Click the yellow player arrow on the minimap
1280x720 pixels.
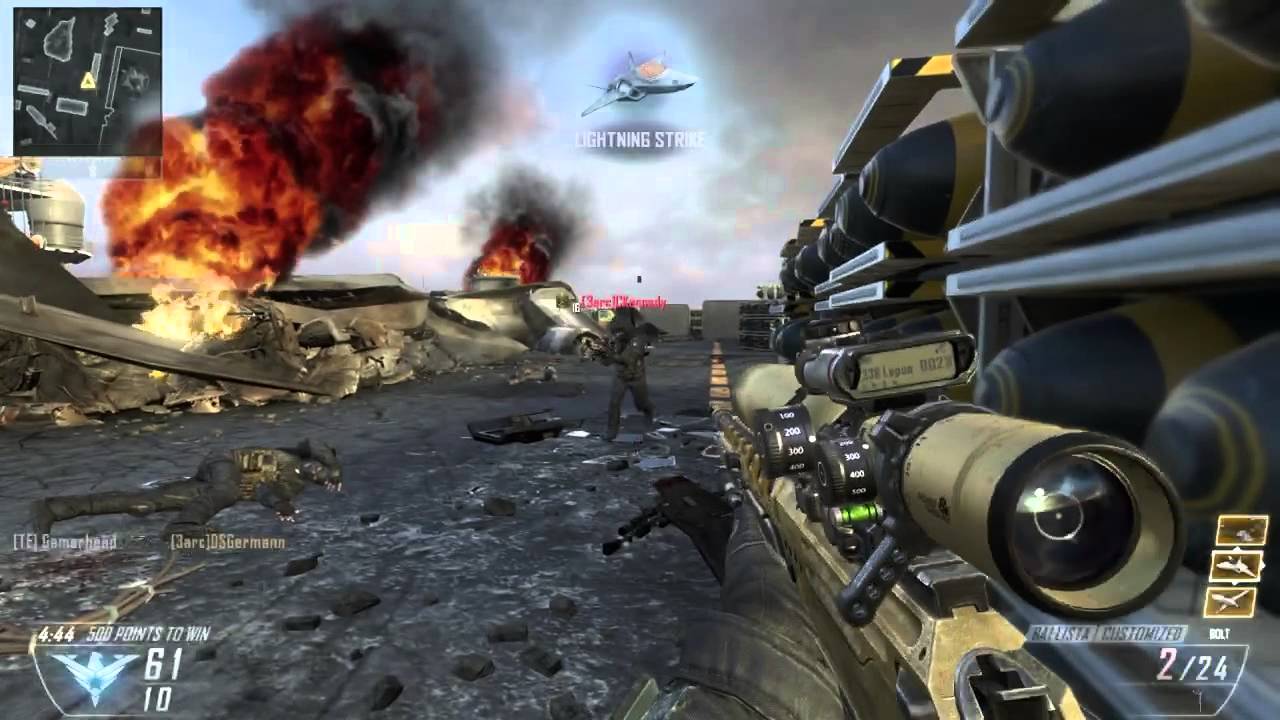88,81
